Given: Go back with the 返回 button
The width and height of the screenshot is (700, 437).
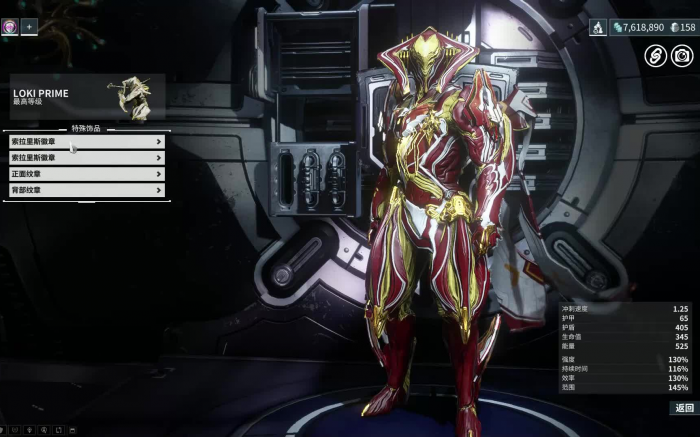Looking at the screenshot, I should pyautogui.click(x=684, y=408).
